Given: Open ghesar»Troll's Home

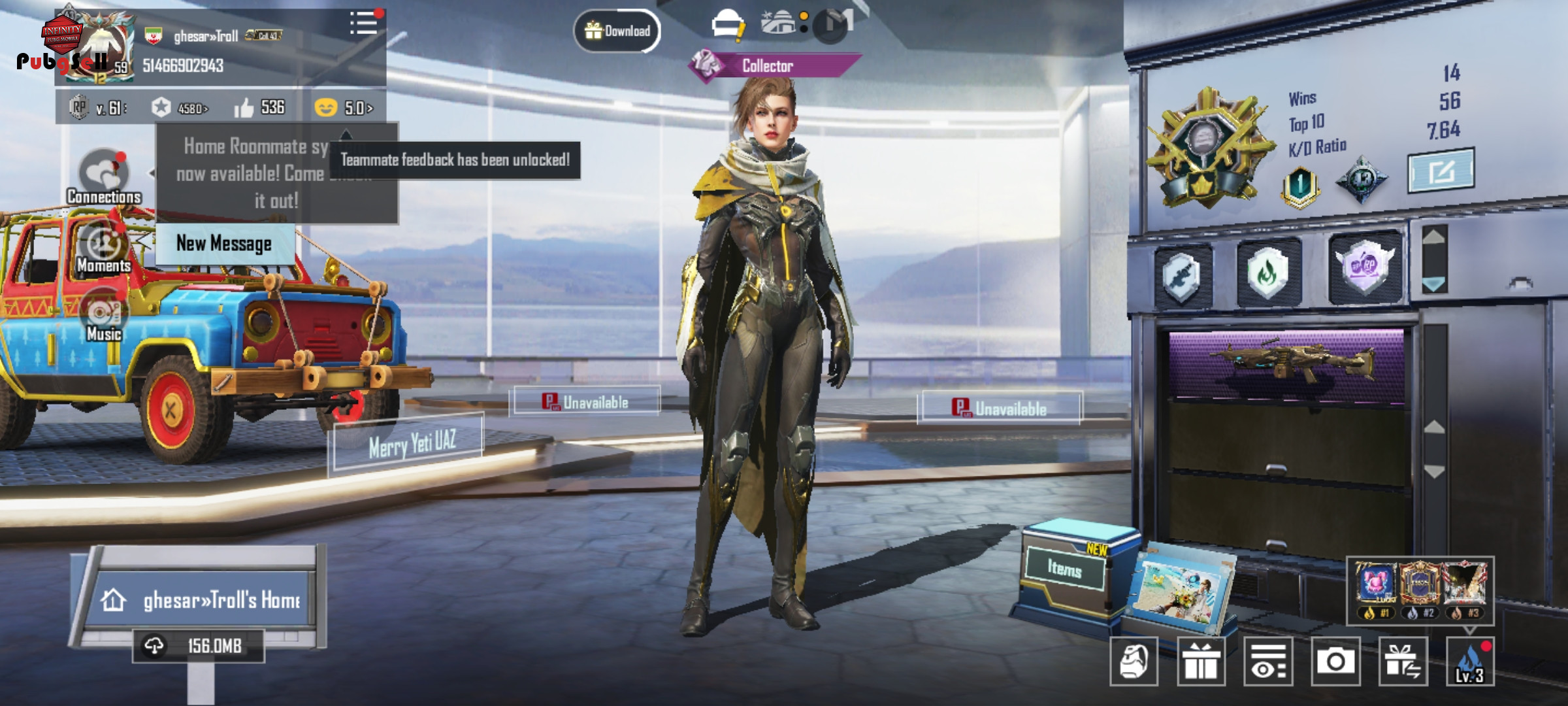Looking at the screenshot, I should pyautogui.click(x=204, y=600).
